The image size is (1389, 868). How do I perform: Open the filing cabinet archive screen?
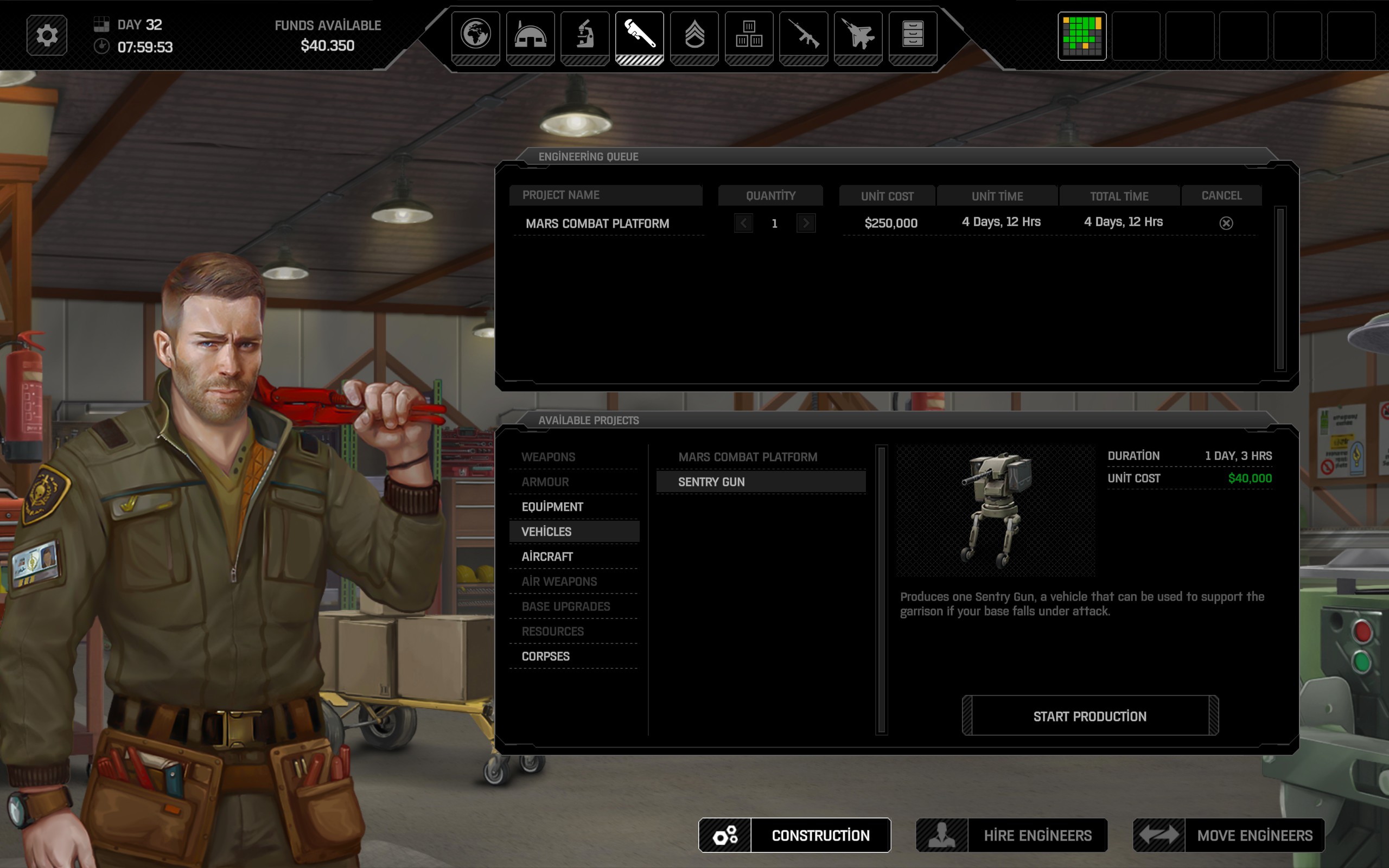point(912,36)
